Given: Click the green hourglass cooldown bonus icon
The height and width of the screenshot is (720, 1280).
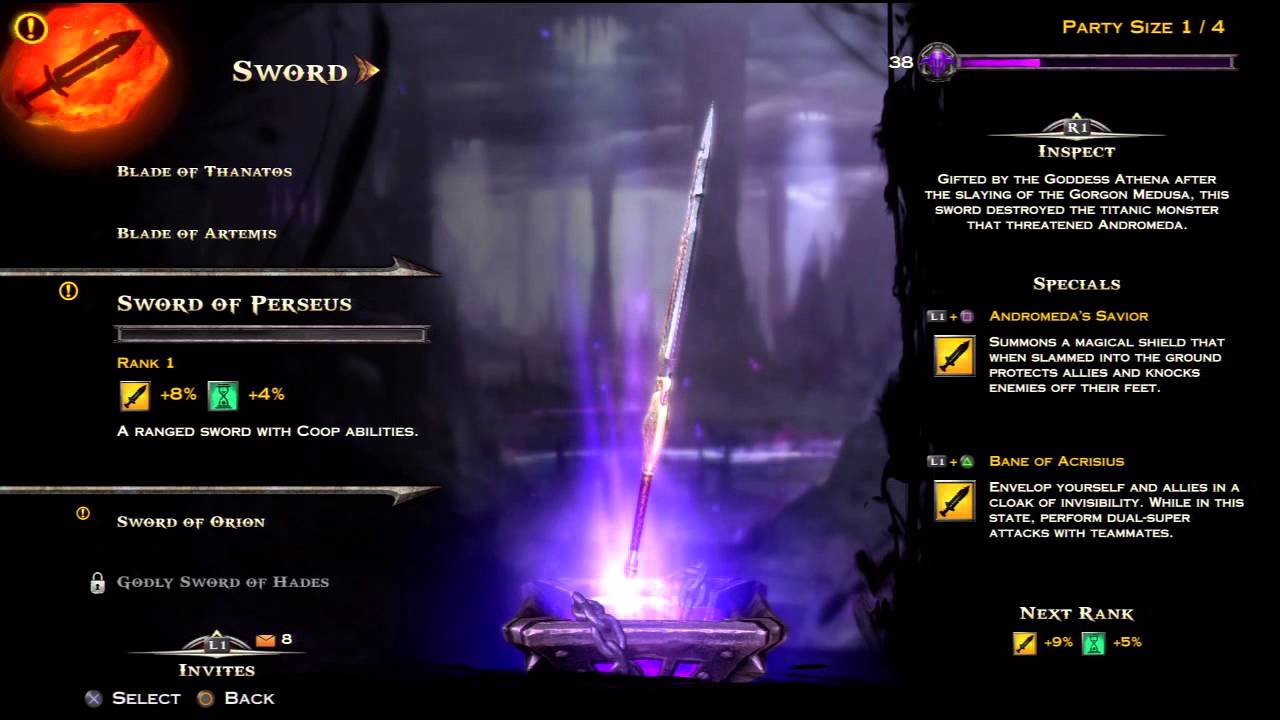Looking at the screenshot, I should pos(223,396).
